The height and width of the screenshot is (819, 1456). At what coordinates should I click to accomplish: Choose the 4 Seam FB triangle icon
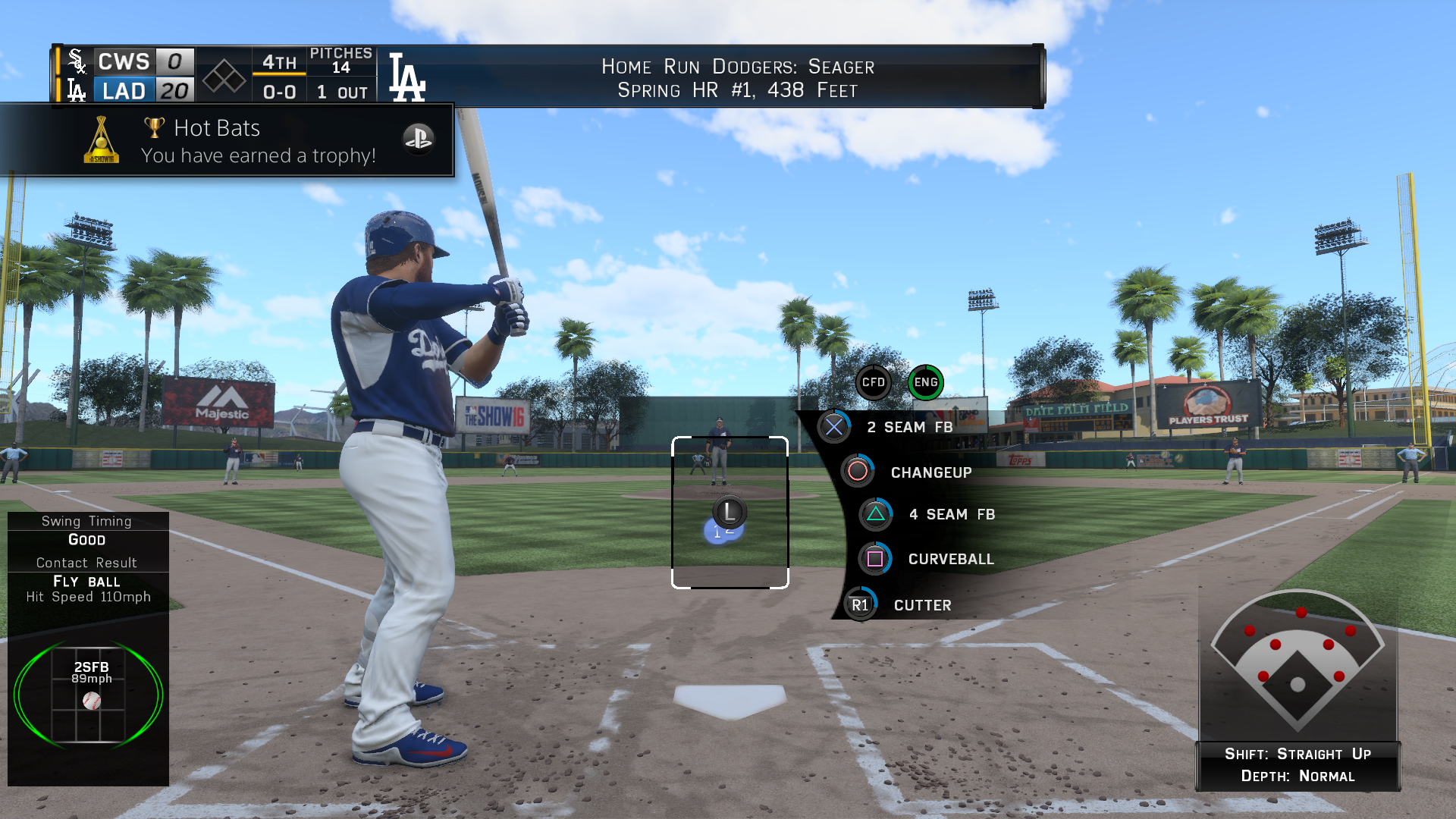[x=876, y=514]
